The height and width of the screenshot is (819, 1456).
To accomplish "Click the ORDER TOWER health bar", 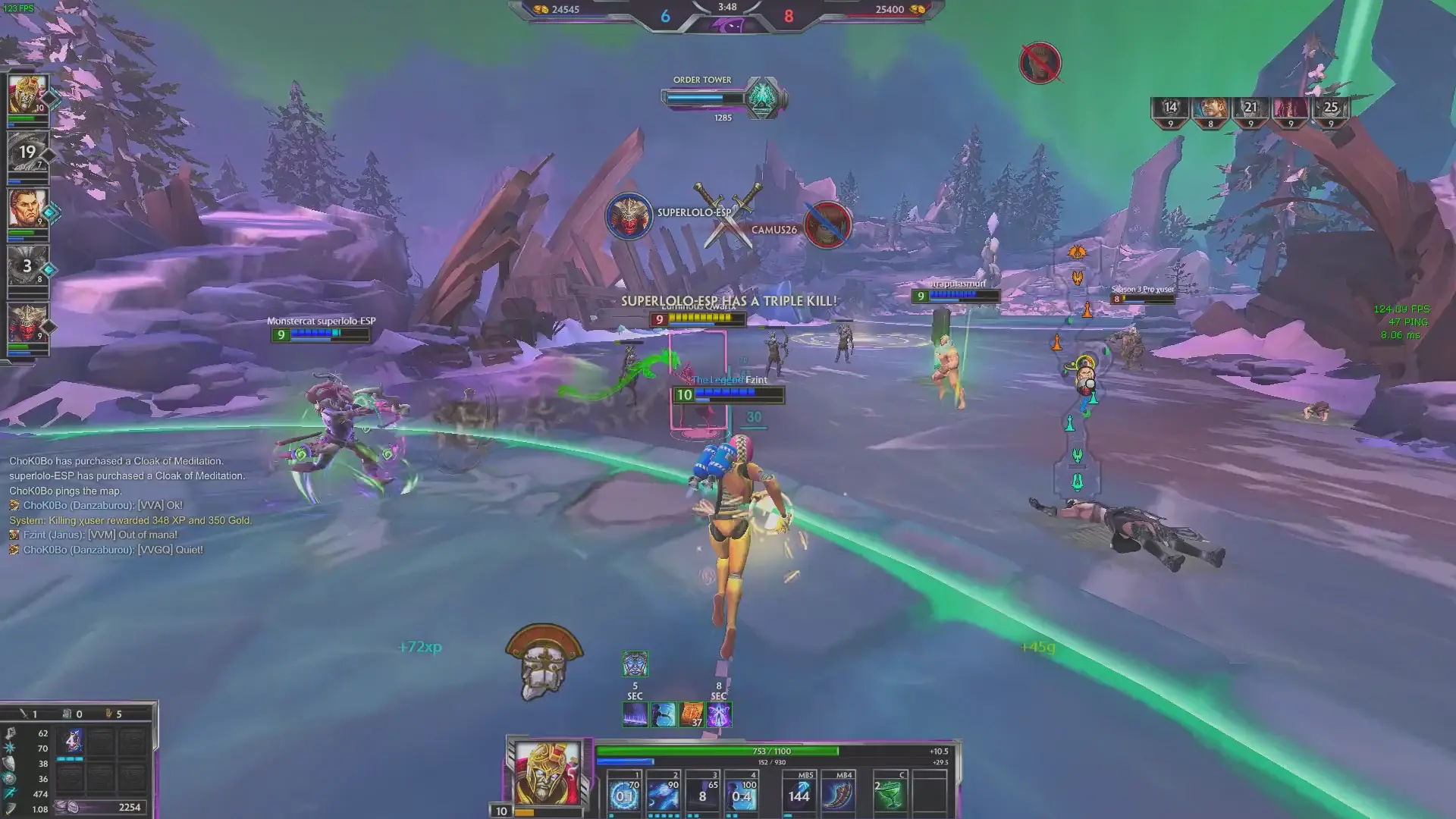I will coord(705,96).
